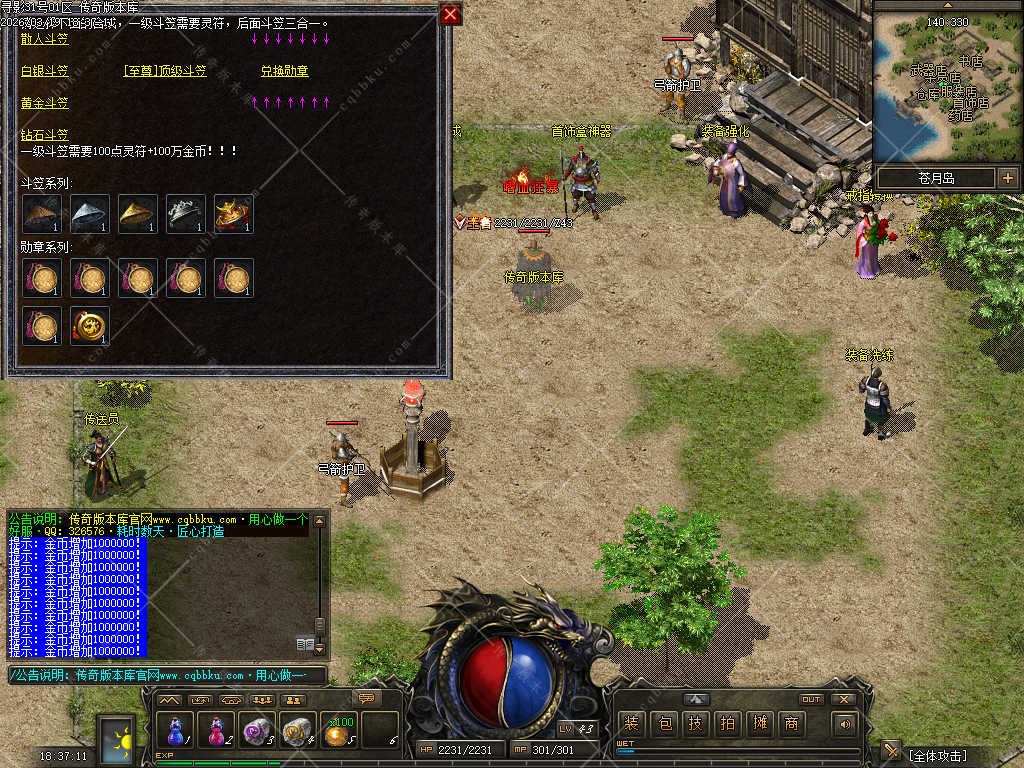
Task: Click the OUT logout button
Action: pyautogui.click(x=811, y=699)
